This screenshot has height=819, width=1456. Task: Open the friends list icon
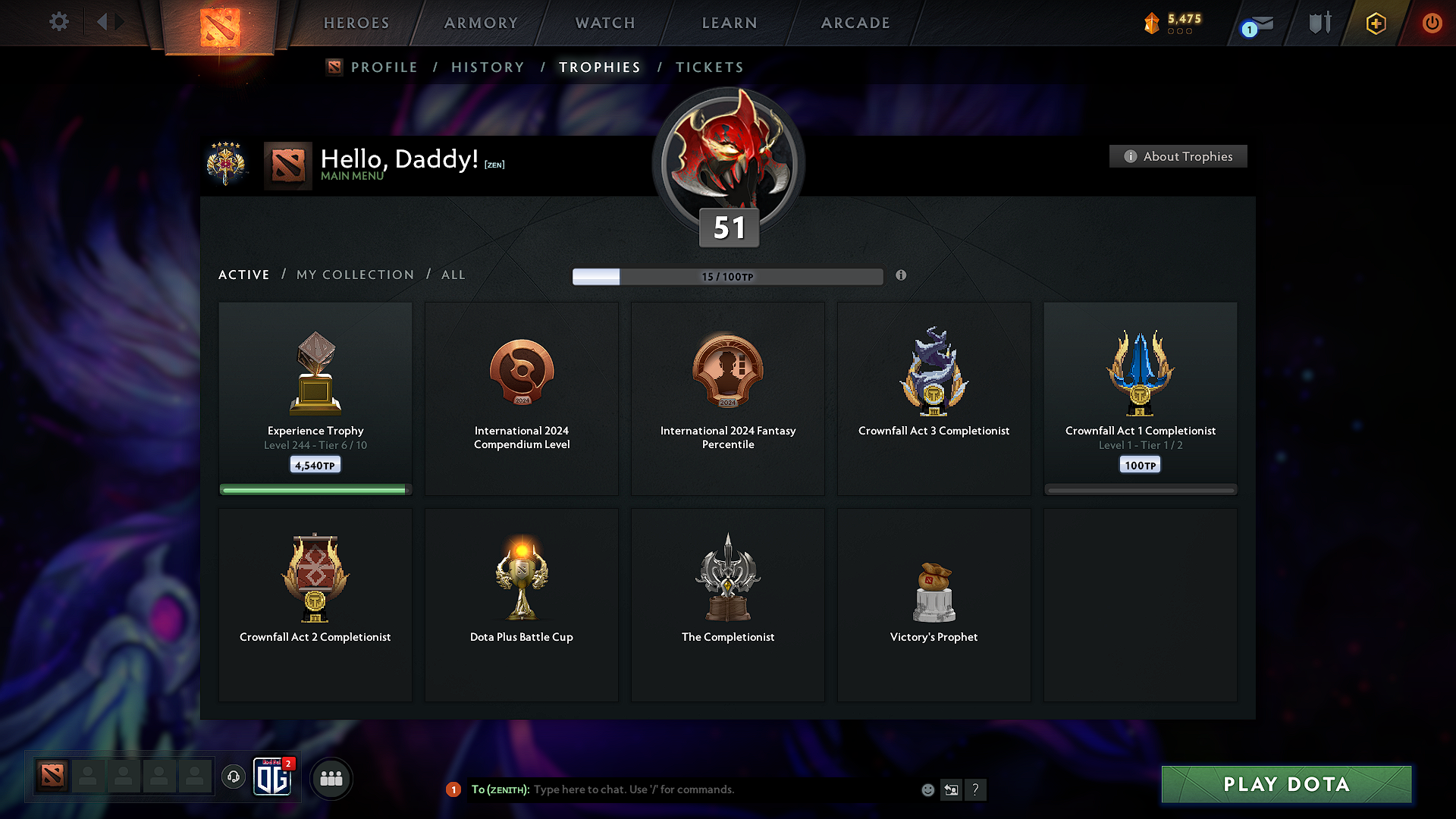point(331,778)
